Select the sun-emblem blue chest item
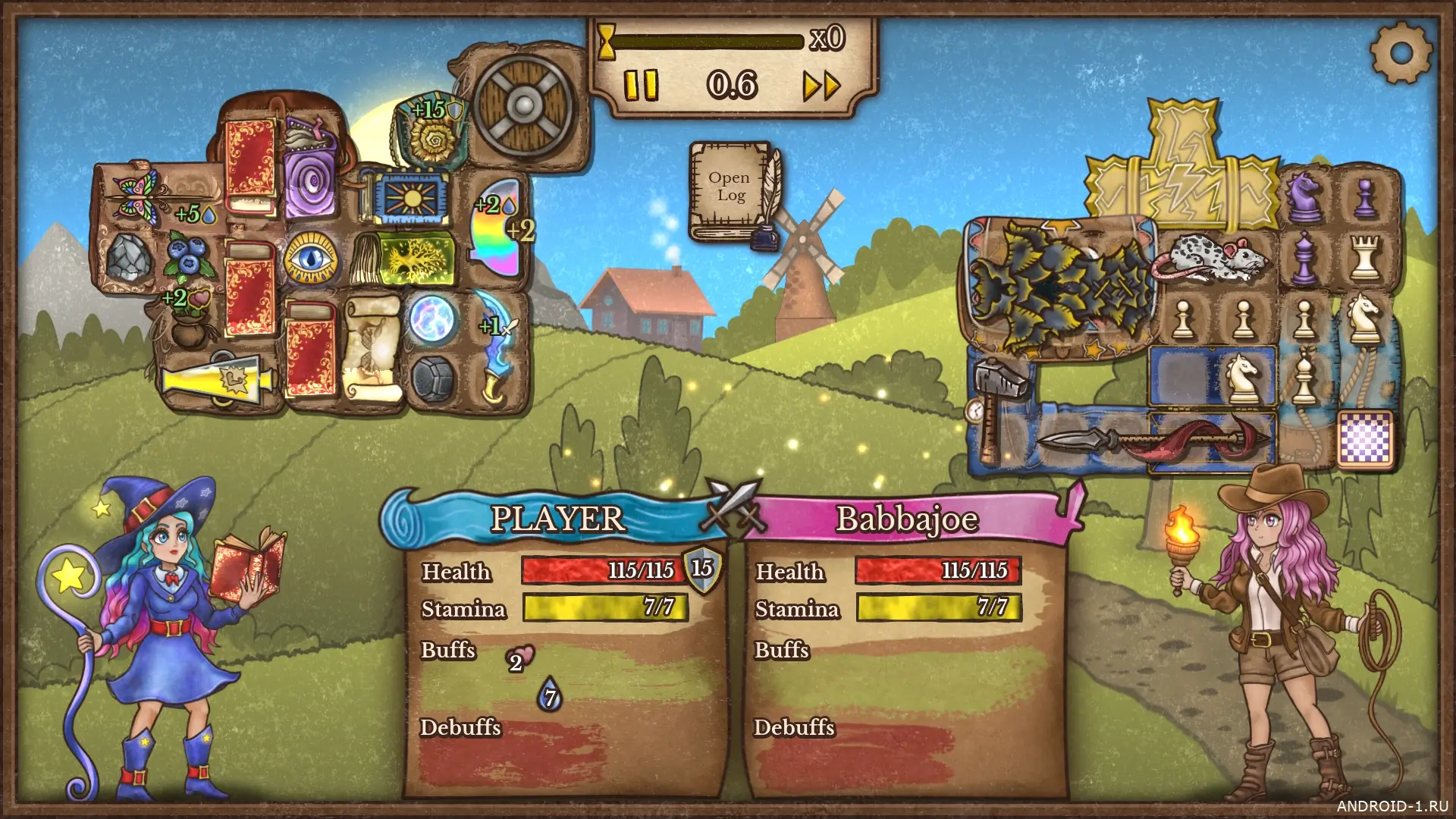This screenshot has height=819, width=1456. tap(413, 199)
